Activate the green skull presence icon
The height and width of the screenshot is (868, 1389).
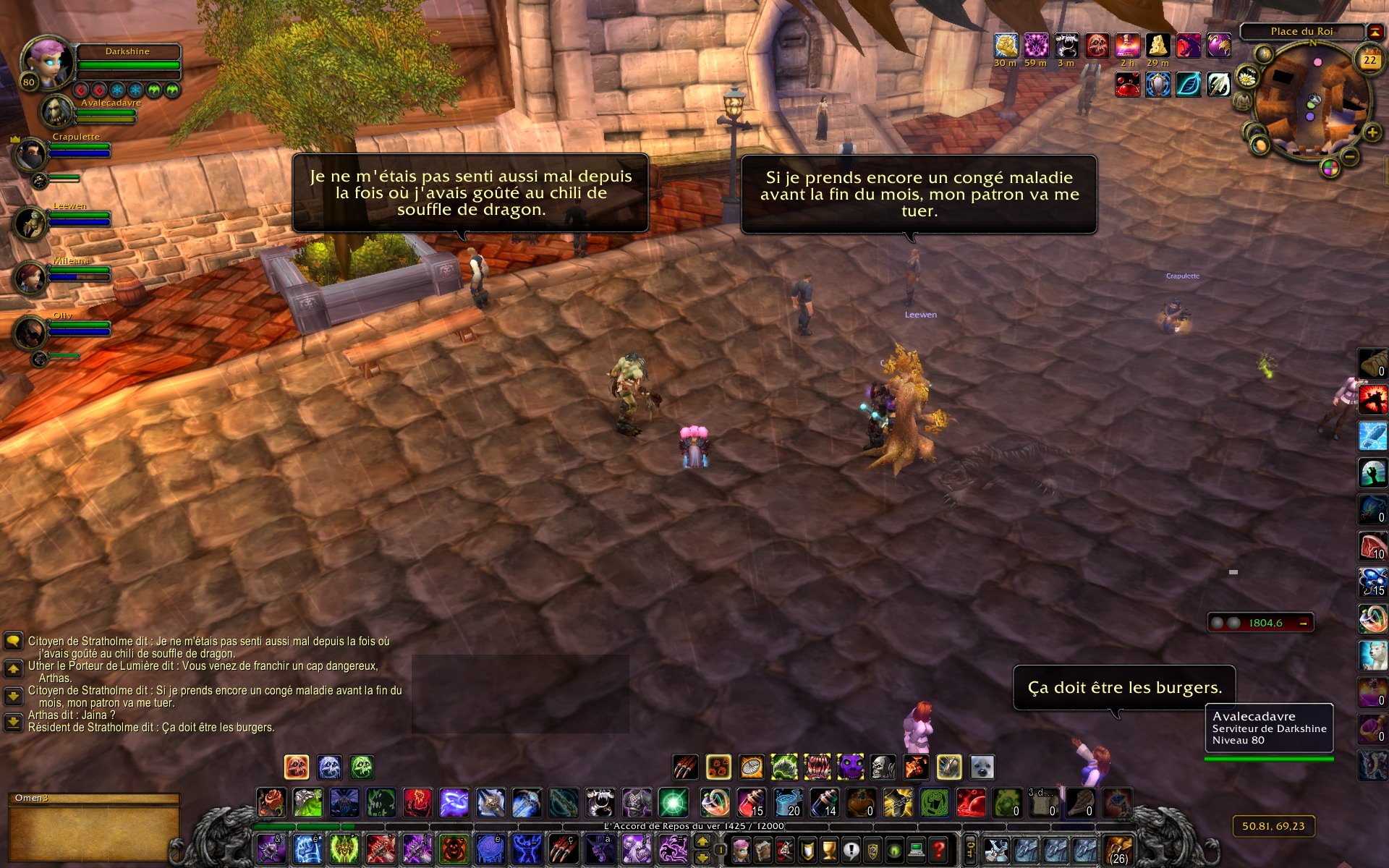point(362,767)
